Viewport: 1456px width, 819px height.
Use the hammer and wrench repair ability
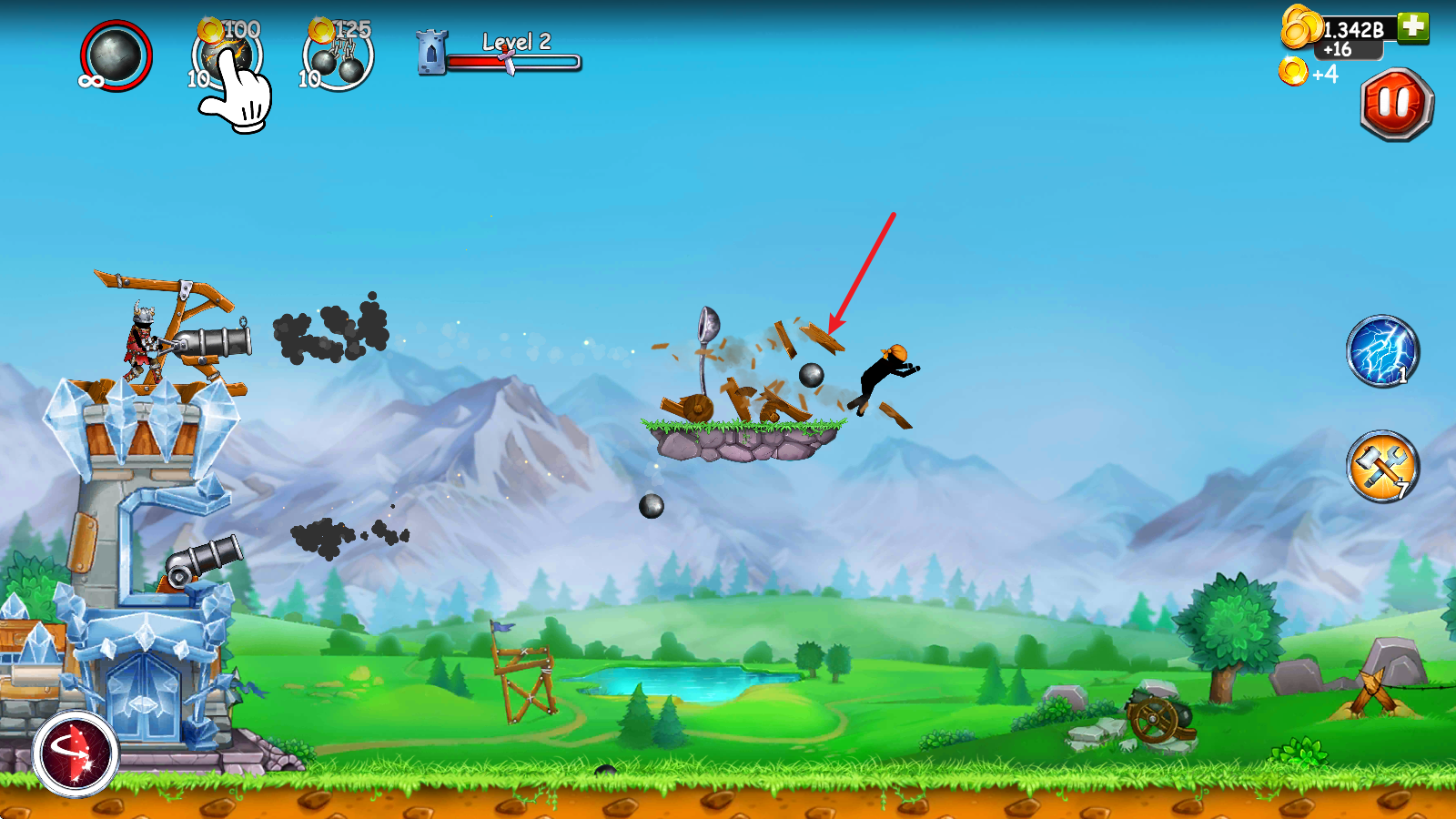[x=1382, y=467]
